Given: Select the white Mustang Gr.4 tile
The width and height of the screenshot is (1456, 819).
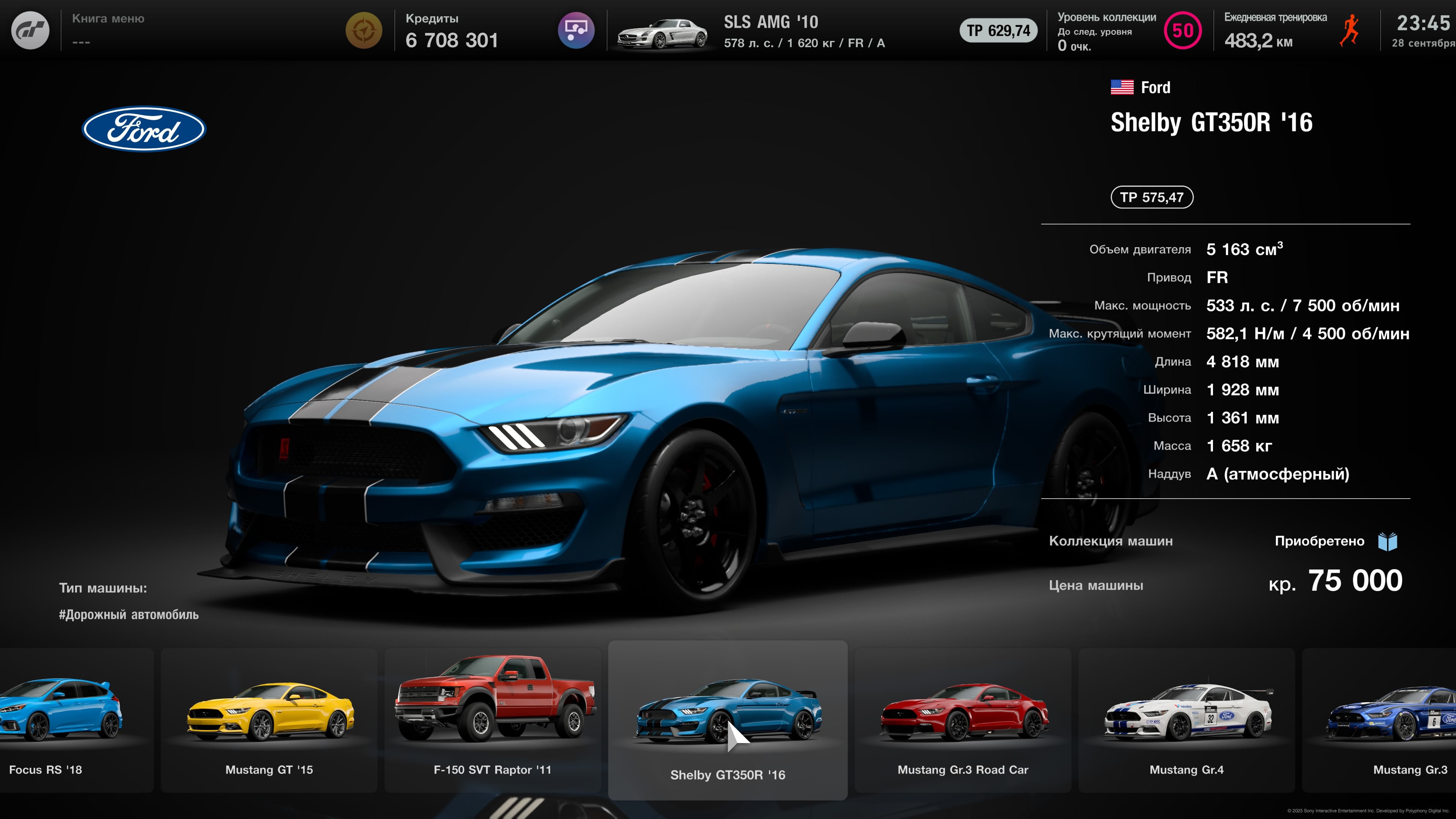Looking at the screenshot, I should coord(1186,719).
